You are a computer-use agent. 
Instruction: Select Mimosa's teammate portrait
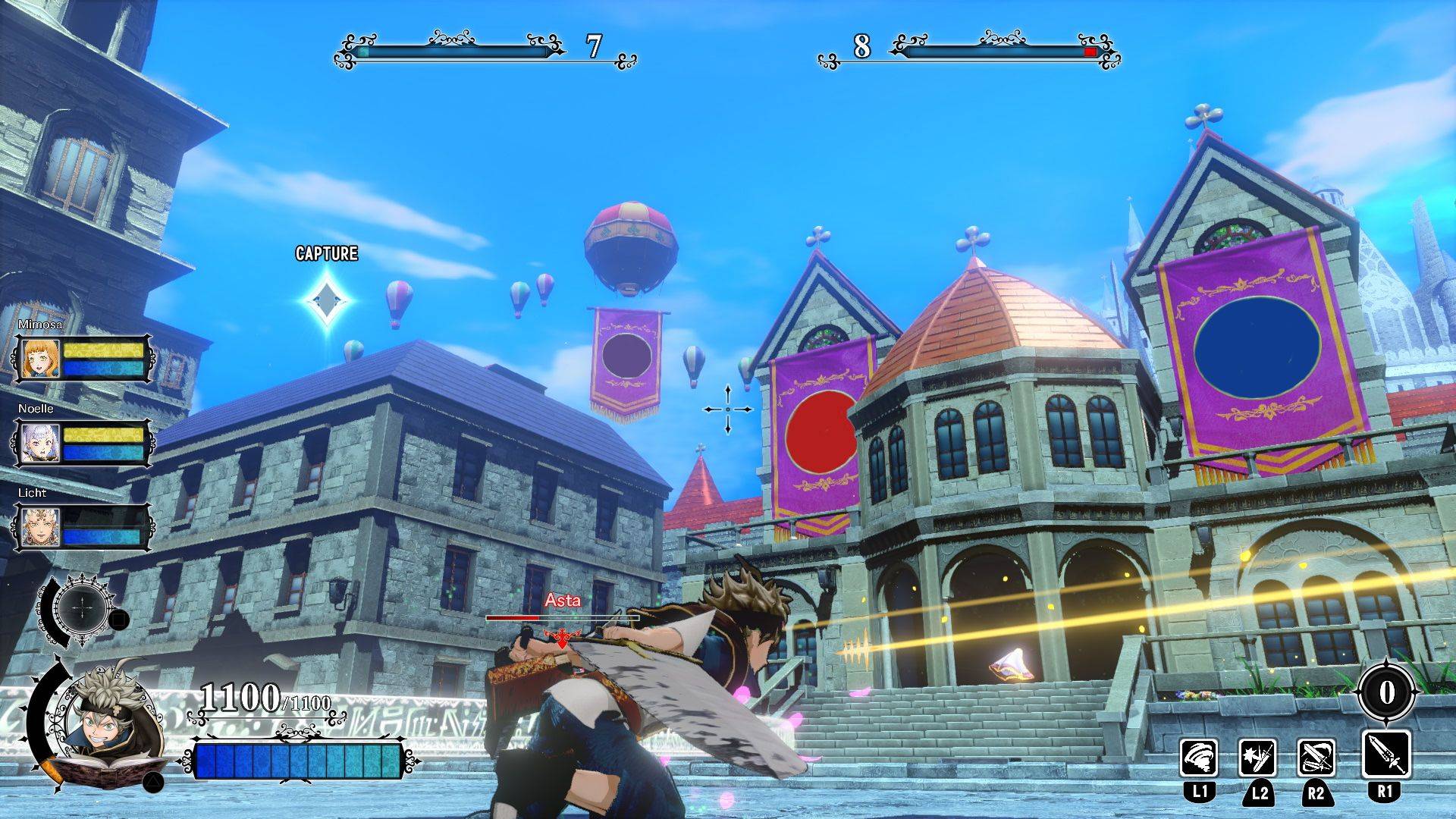pyautogui.click(x=38, y=358)
